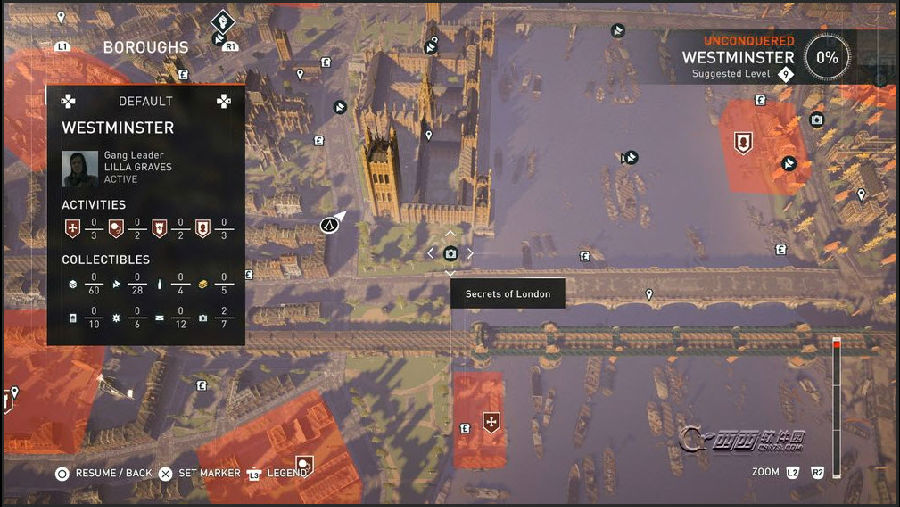Click the helix glitch marker near Boroughs
900x507 pixels.
click(x=223, y=19)
